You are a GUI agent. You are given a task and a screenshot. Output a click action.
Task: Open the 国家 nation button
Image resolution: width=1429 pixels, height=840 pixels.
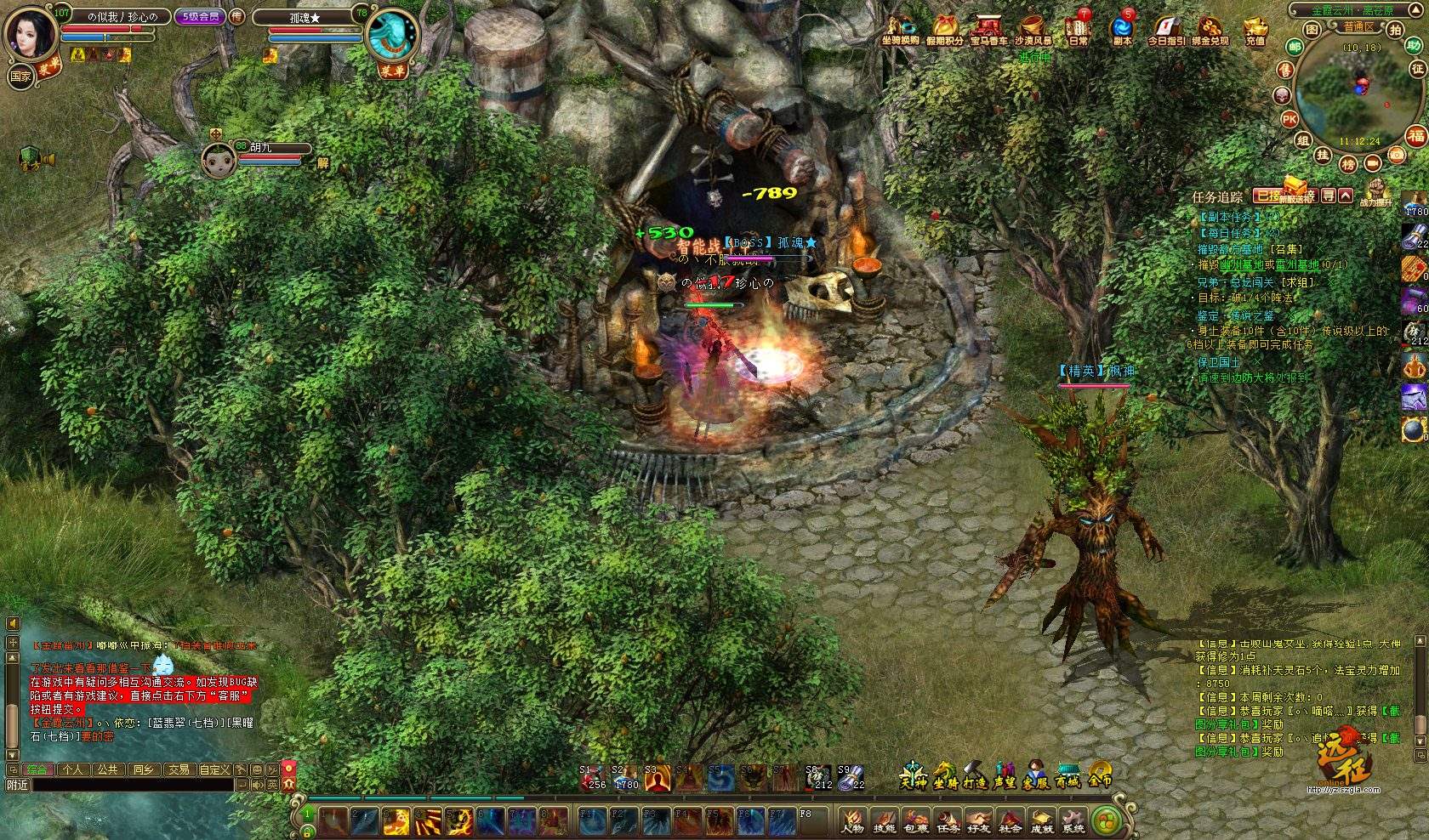pos(20,76)
